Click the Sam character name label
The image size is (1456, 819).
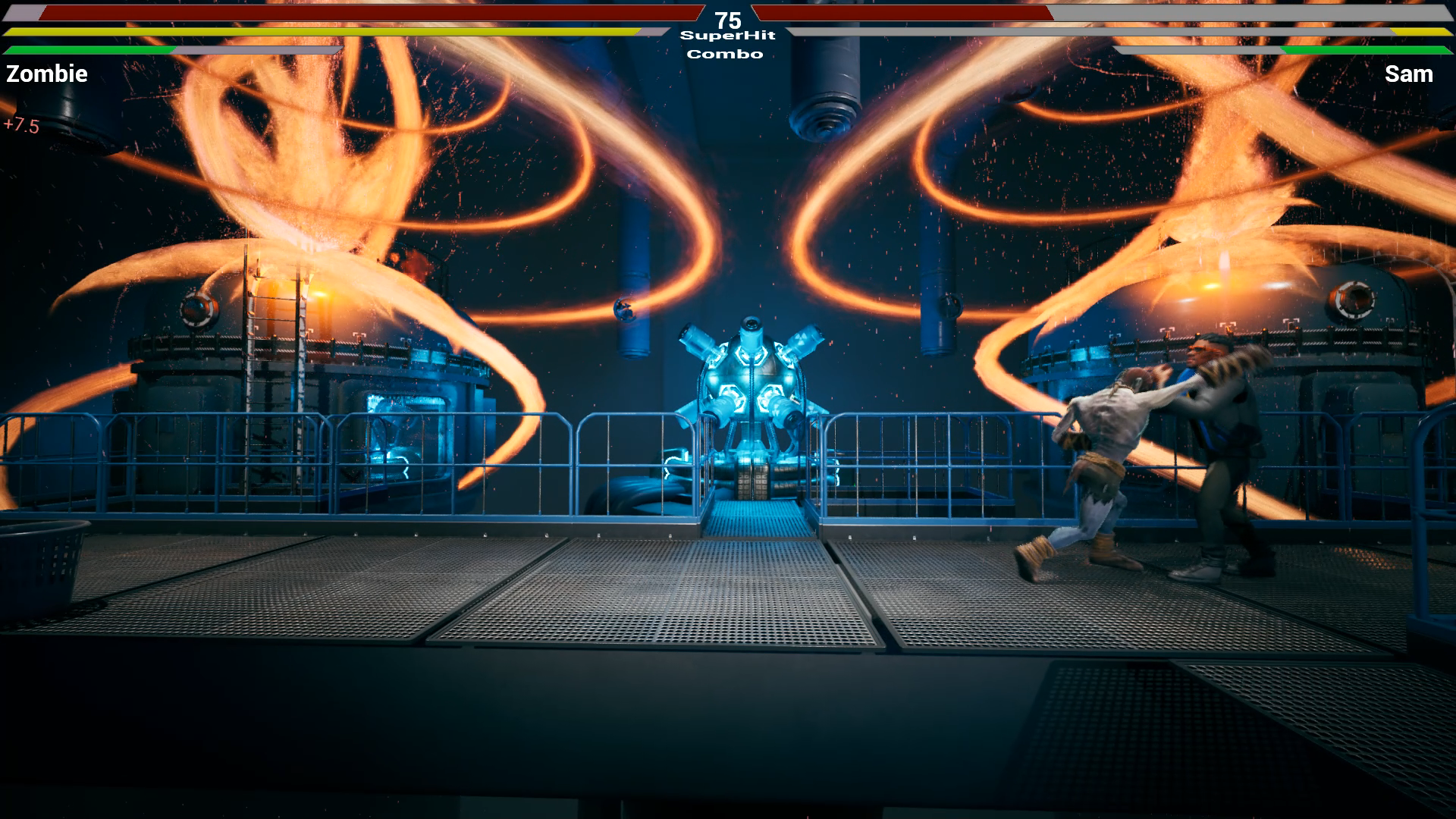pyautogui.click(x=1409, y=74)
